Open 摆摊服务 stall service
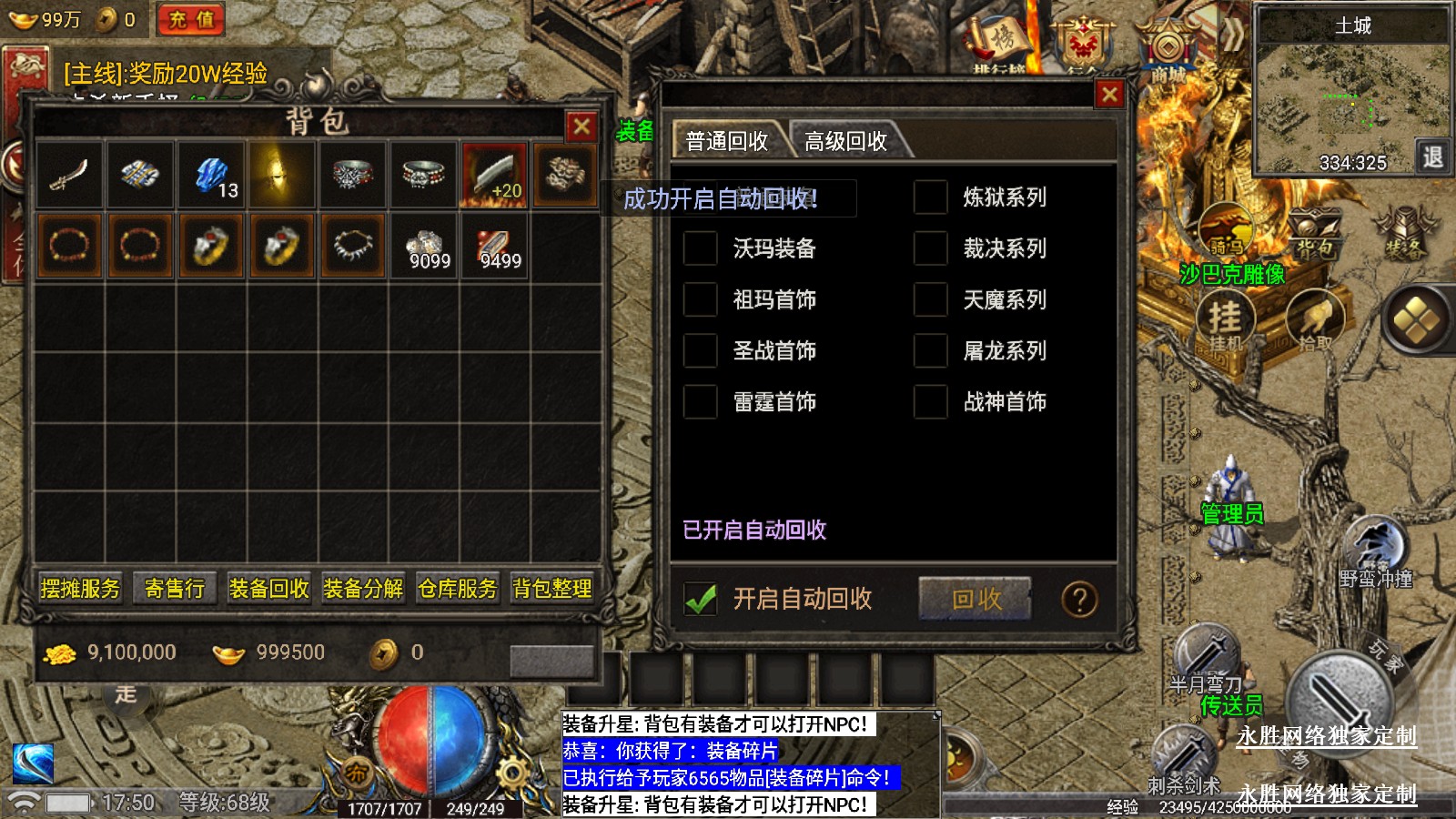1456x819 pixels. (x=80, y=589)
